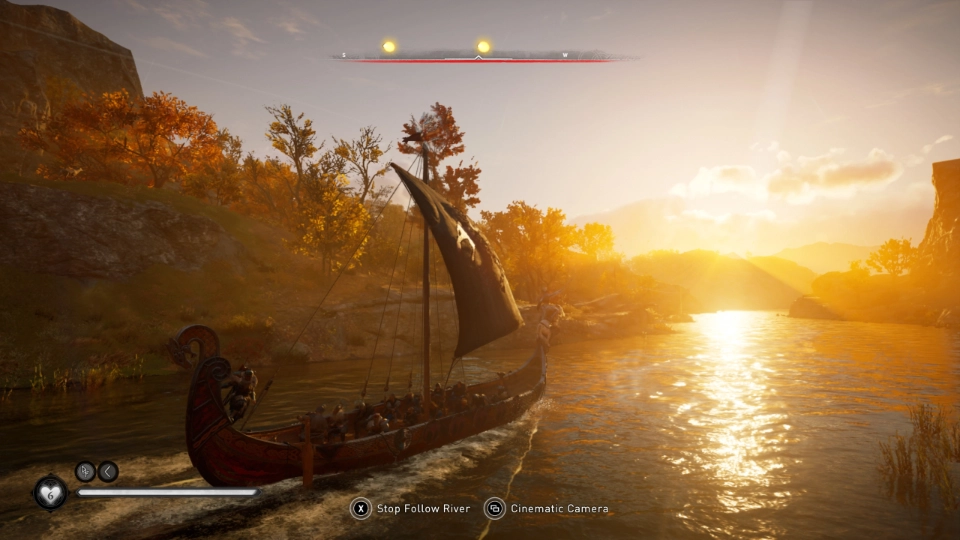Click the left-pointing chevron ability icon

click(x=108, y=471)
